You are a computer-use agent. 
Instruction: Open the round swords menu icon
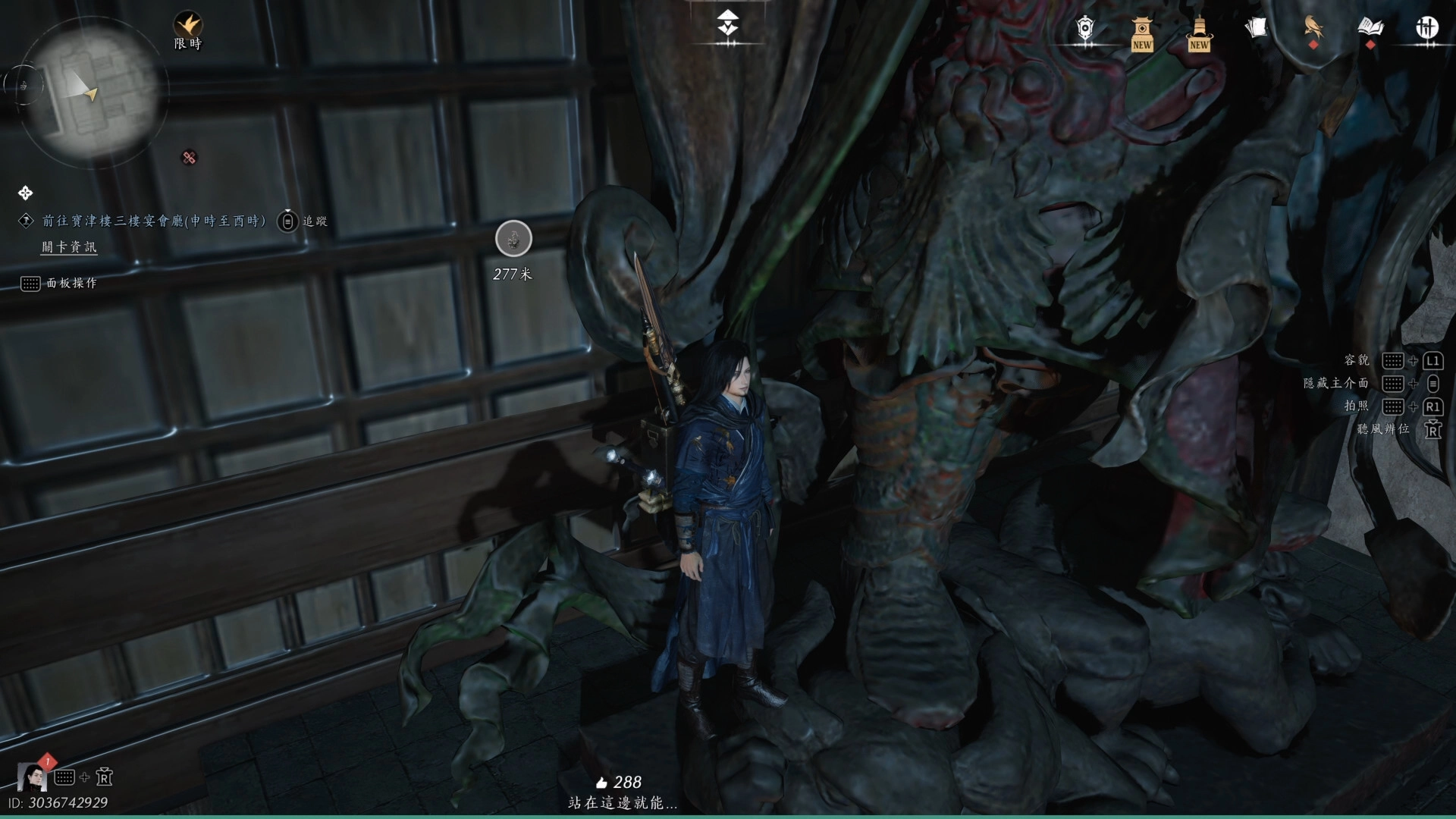click(x=1427, y=28)
